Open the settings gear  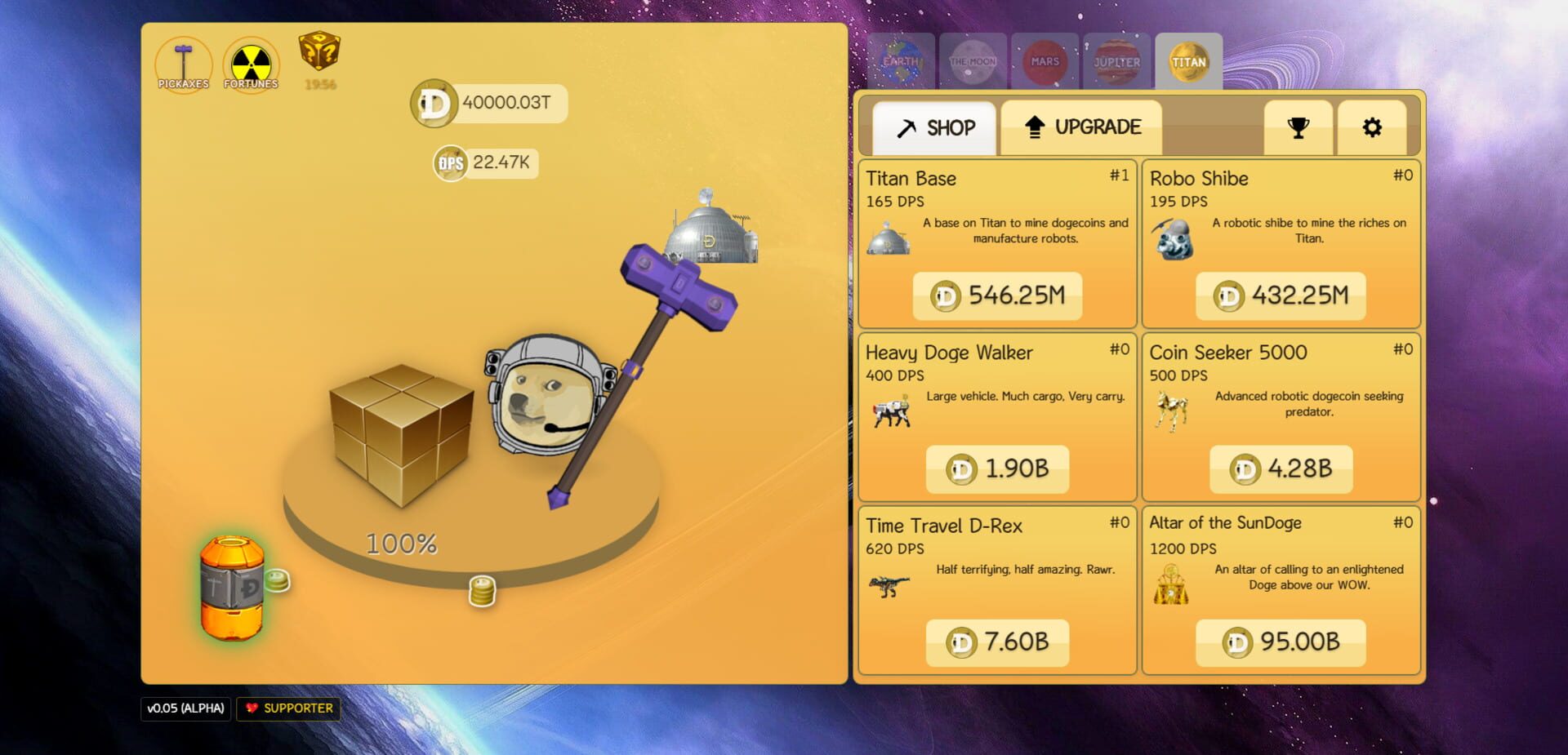1372,127
